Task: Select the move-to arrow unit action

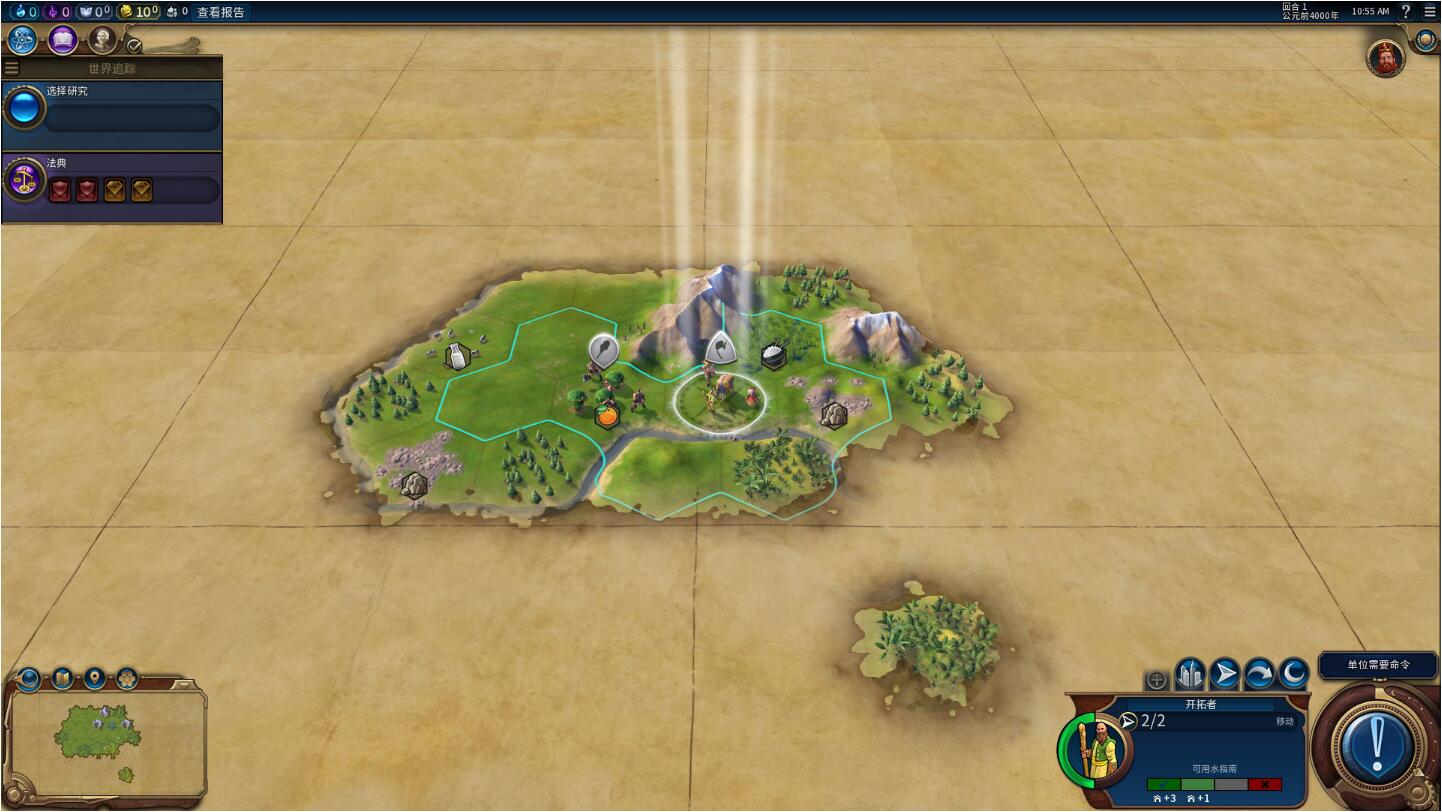Action: click(x=1225, y=675)
